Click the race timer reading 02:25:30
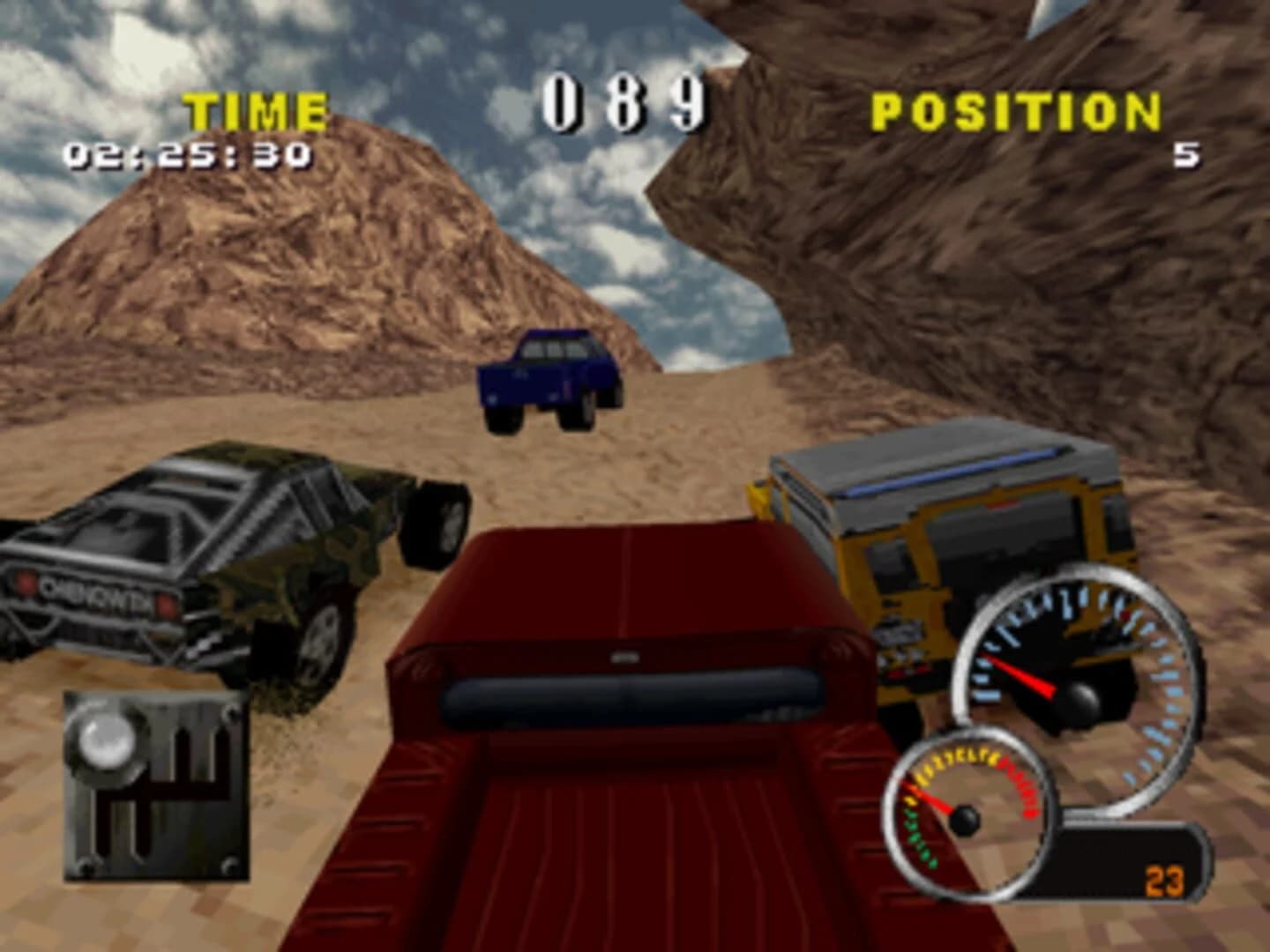This screenshot has height=952, width=1270. click(x=187, y=155)
